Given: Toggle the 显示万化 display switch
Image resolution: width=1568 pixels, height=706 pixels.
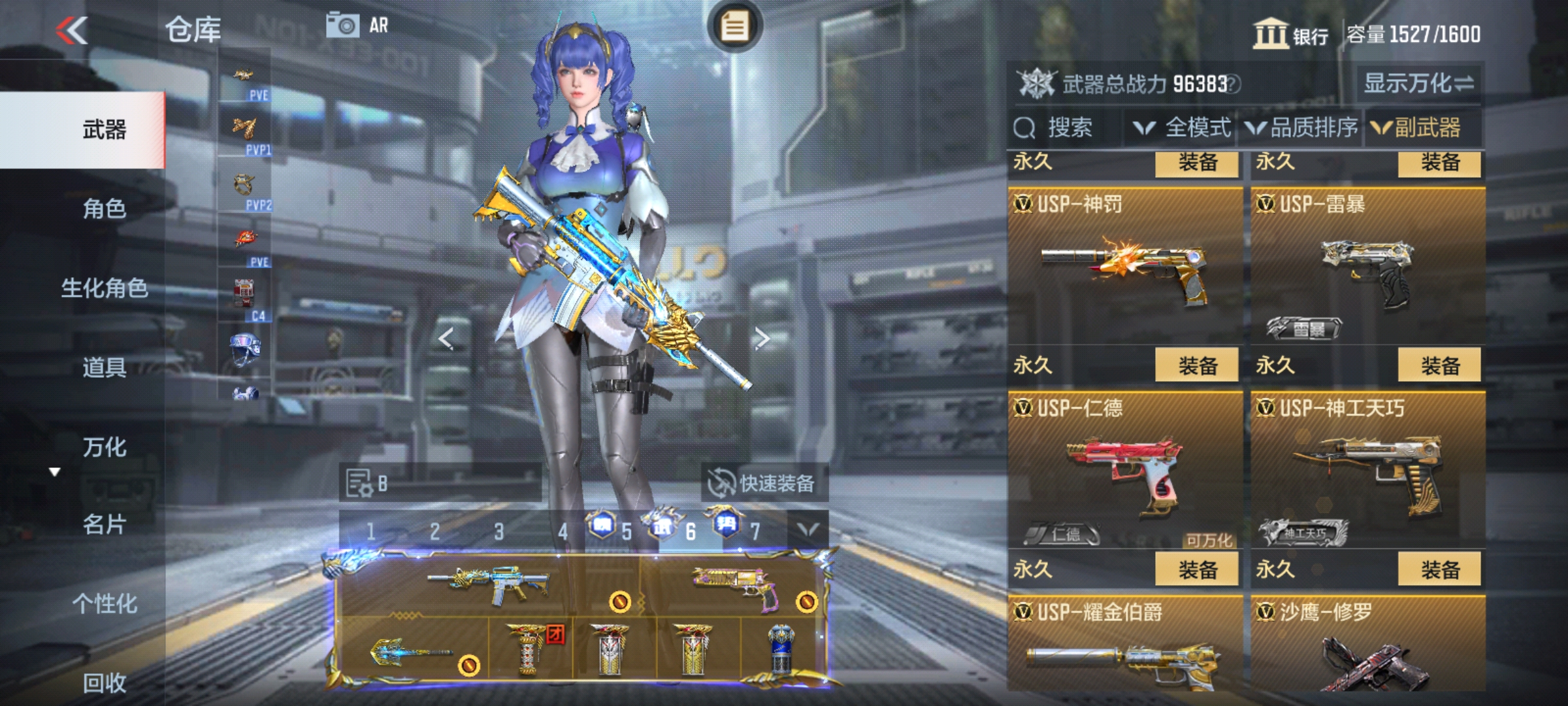Looking at the screenshot, I should click(x=1418, y=84).
